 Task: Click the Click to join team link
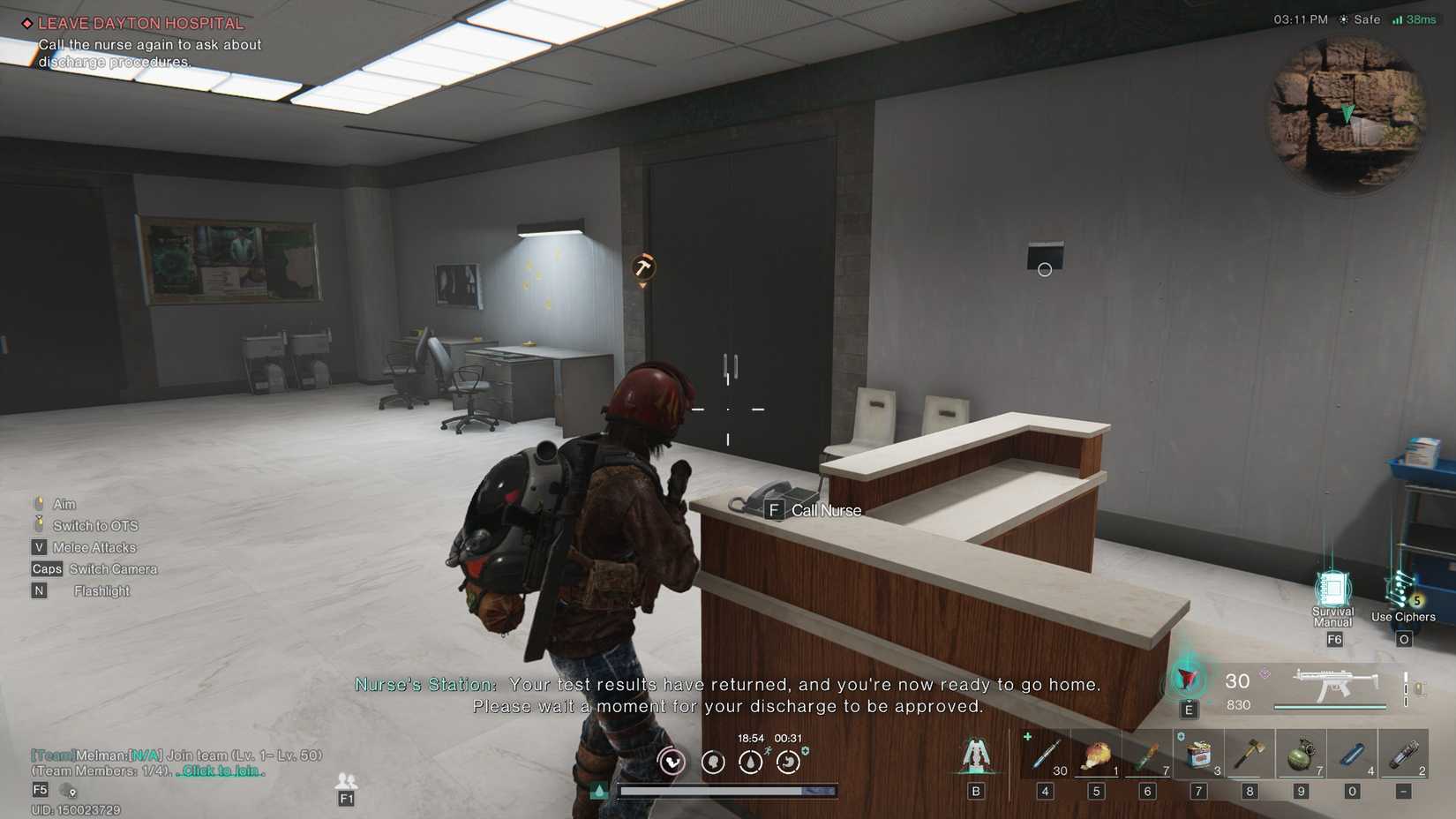coord(220,770)
